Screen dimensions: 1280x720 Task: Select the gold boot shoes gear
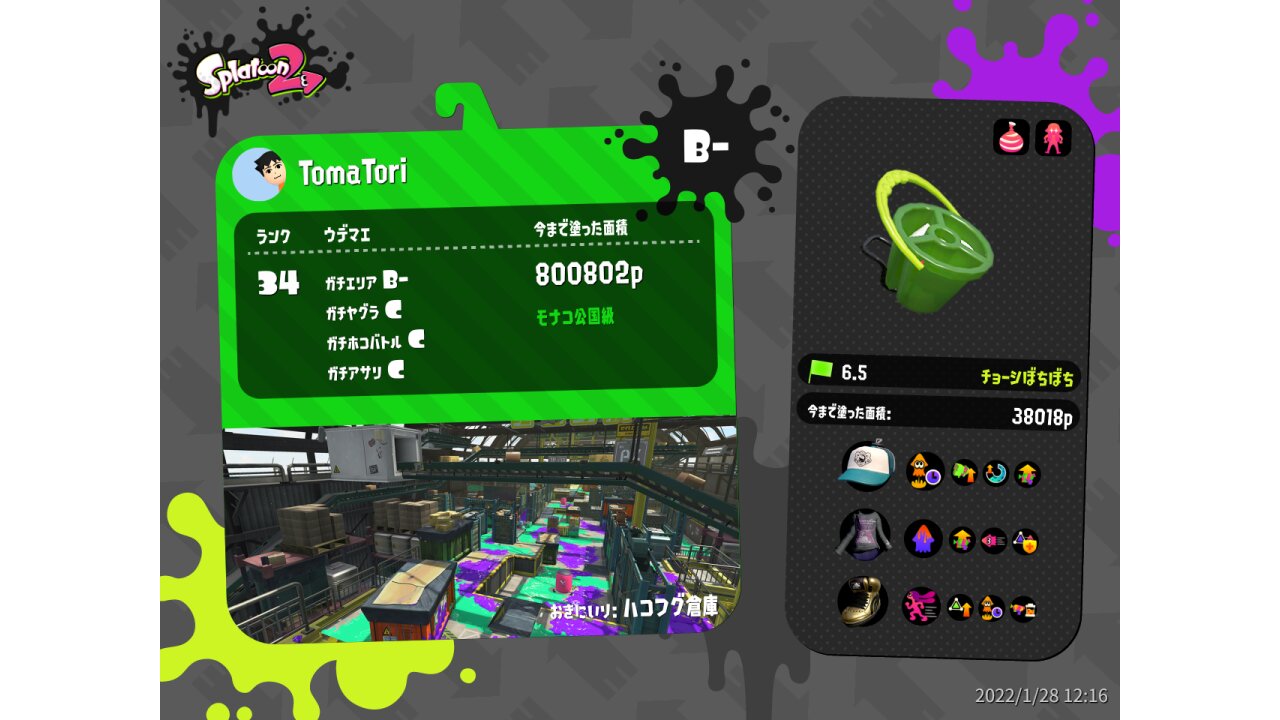861,602
